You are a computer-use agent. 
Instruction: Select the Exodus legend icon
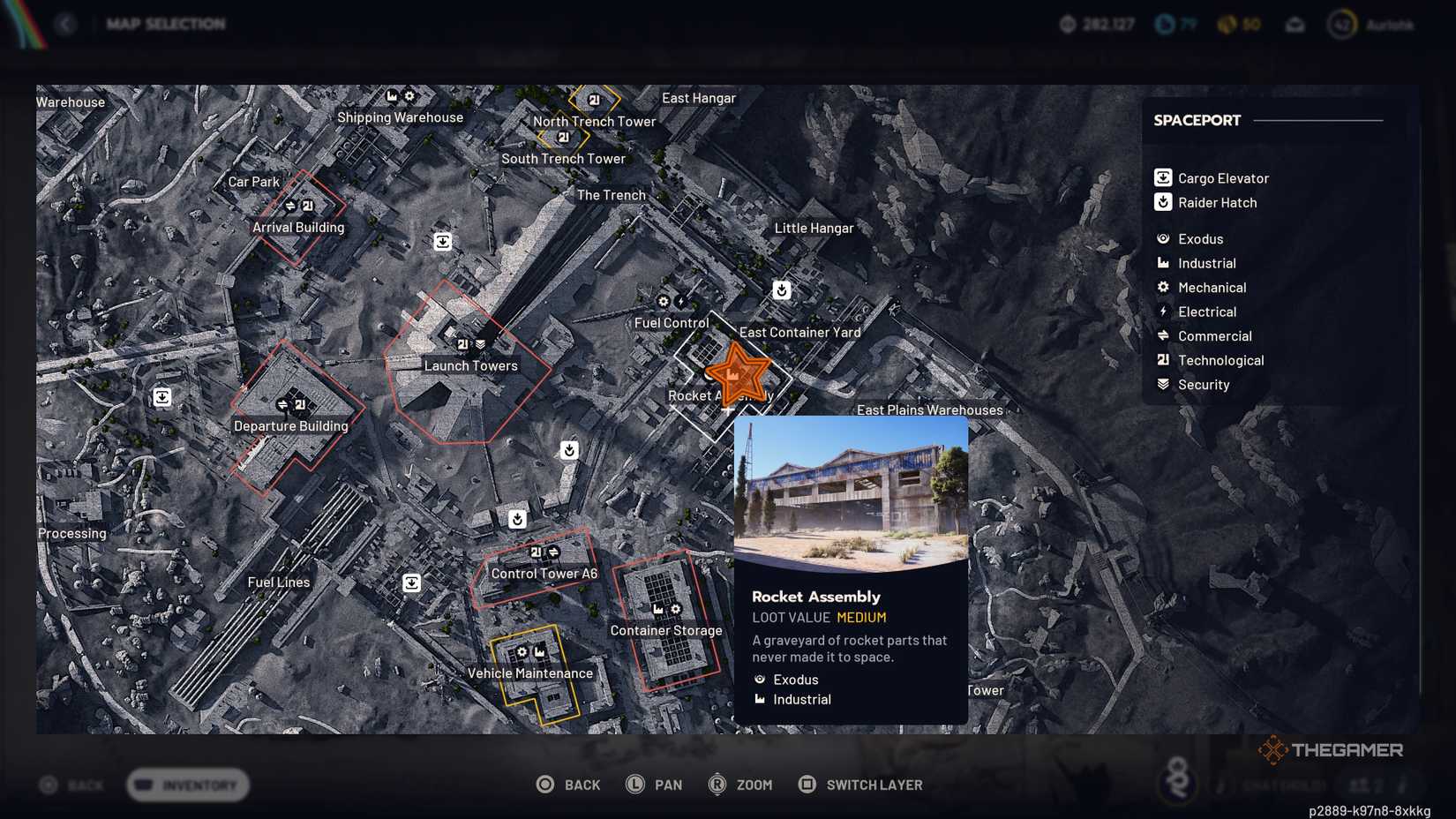tap(1162, 238)
